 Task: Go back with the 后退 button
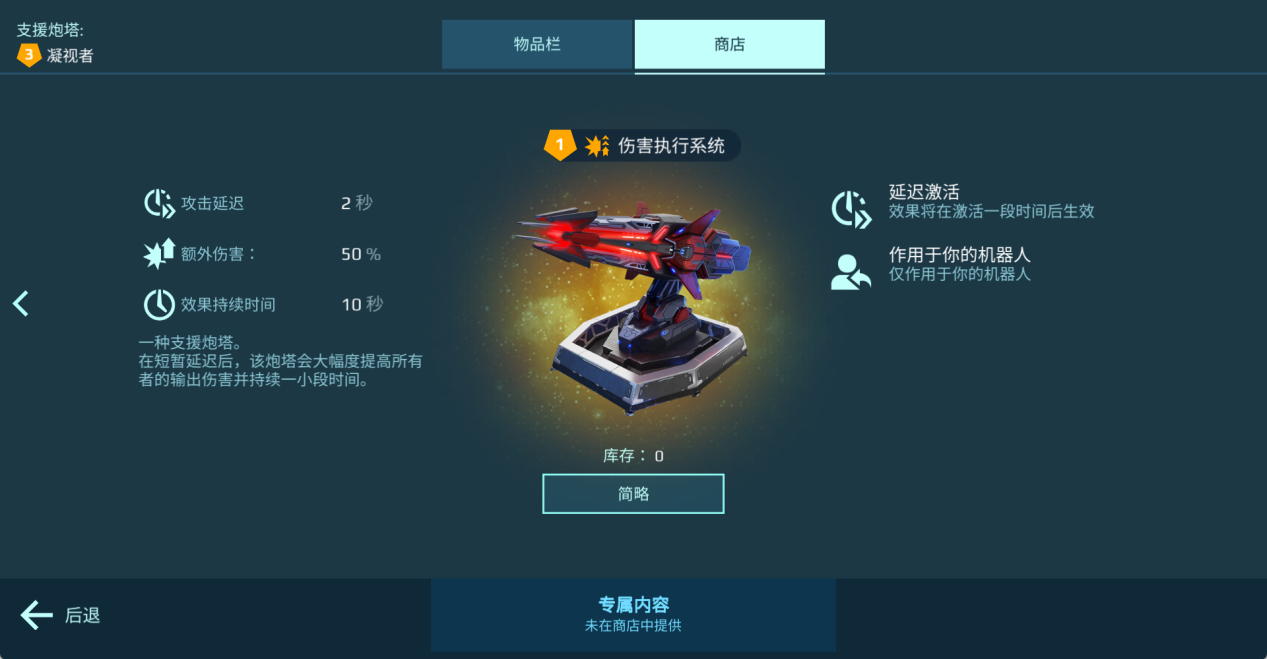[61, 615]
